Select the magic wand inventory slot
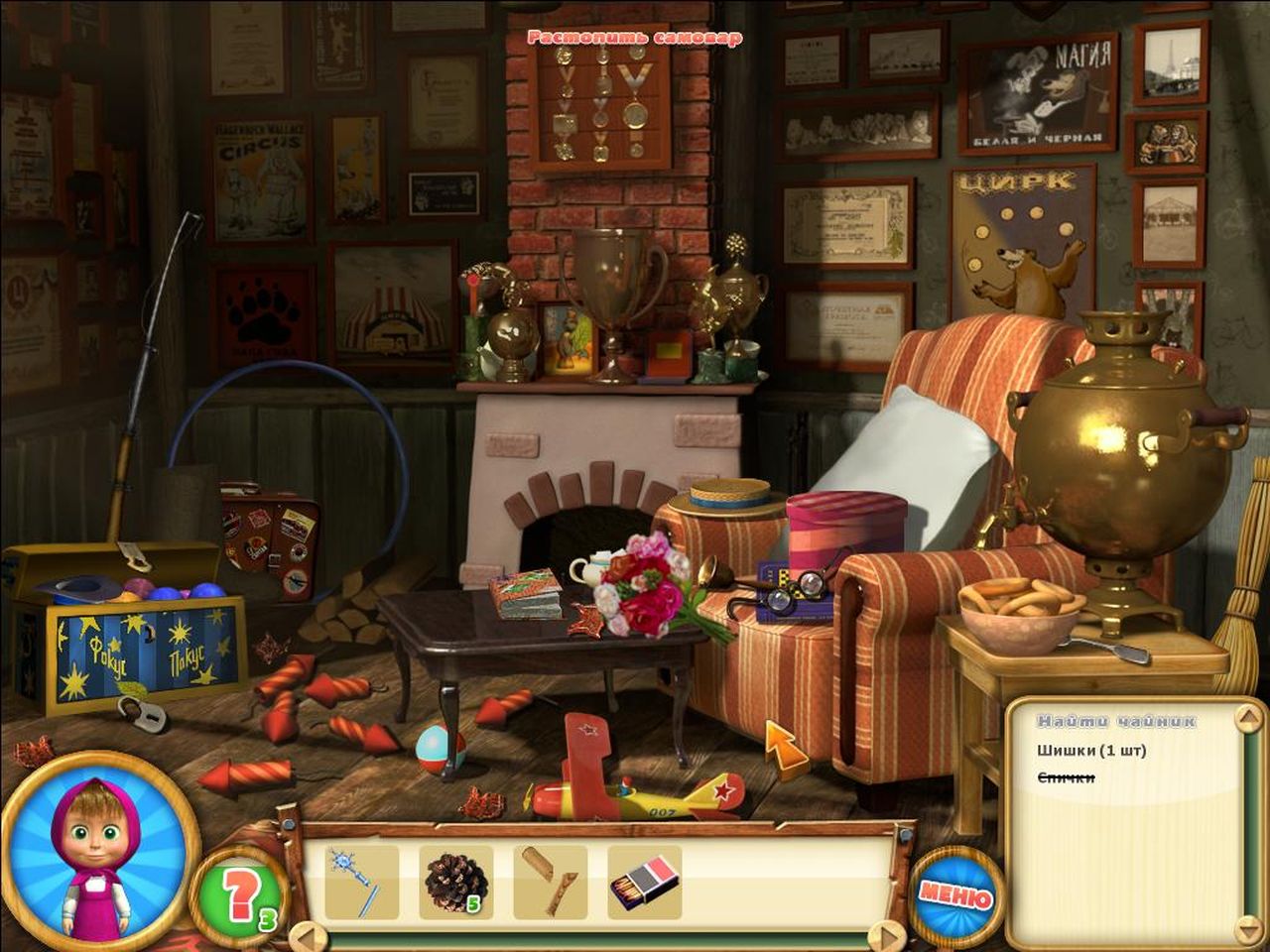This screenshot has width=1270, height=952. (x=361, y=882)
